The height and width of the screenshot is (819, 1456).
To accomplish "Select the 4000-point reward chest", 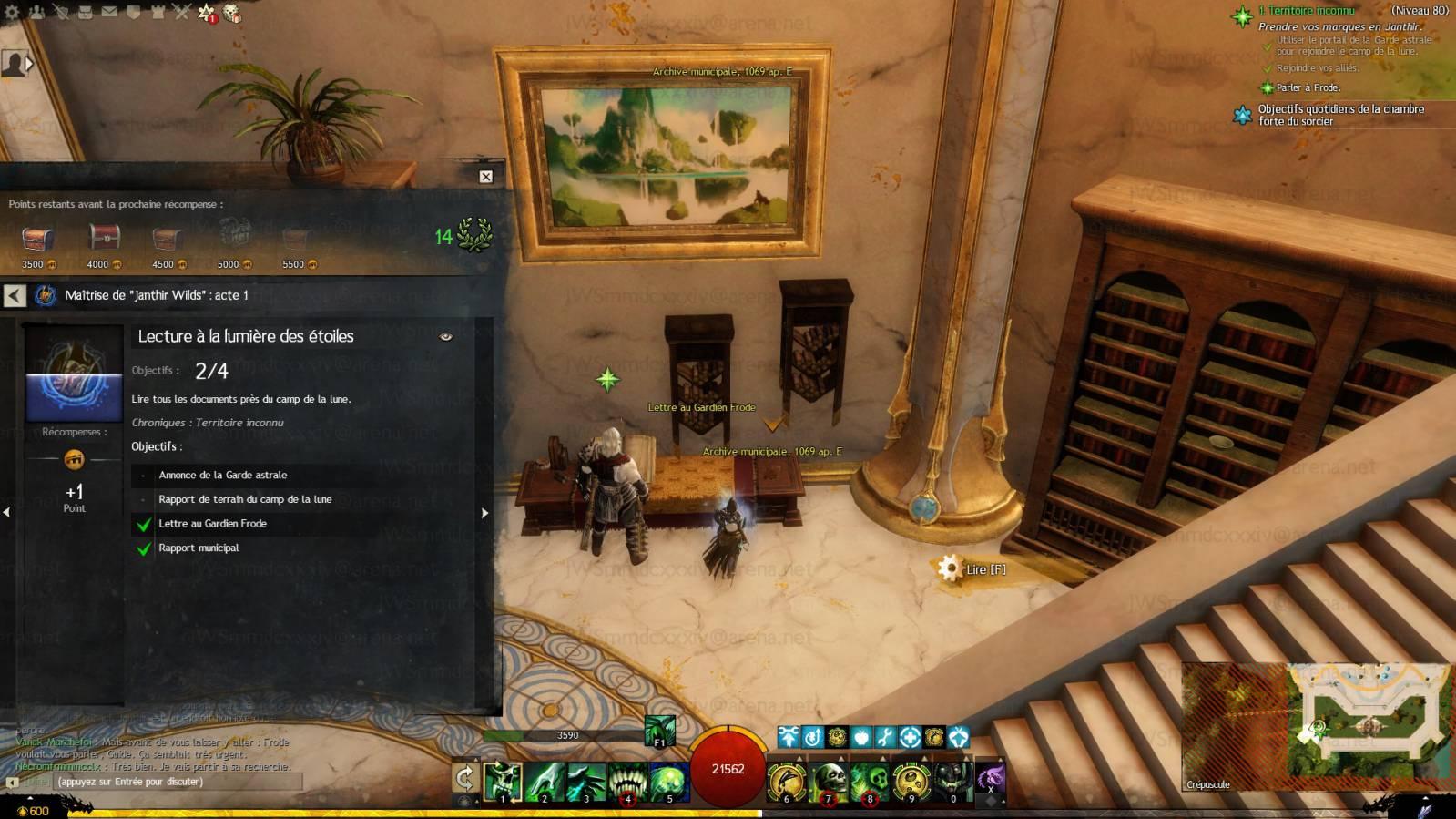I will click(x=104, y=239).
